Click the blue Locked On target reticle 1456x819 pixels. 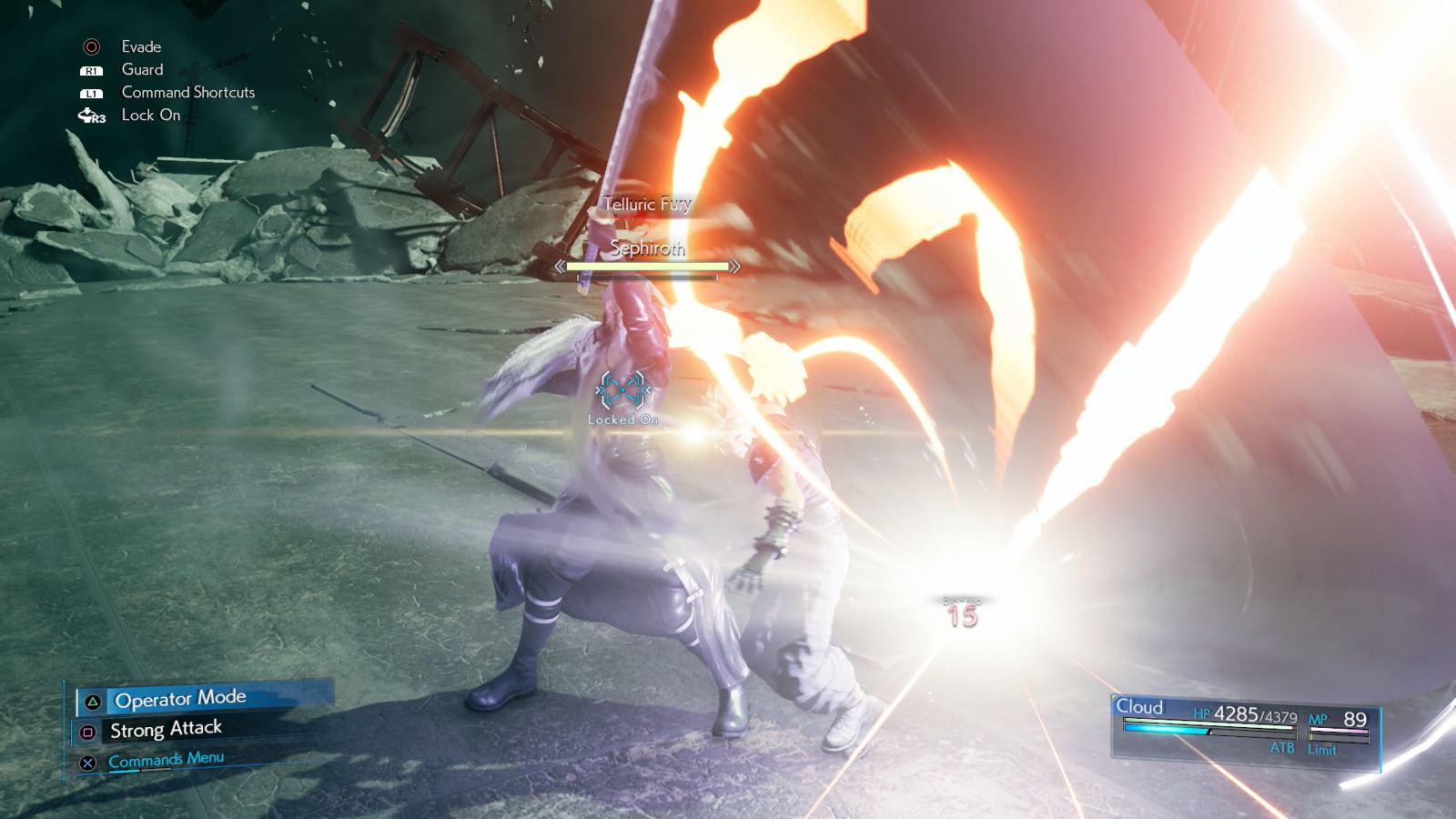(x=622, y=391)
